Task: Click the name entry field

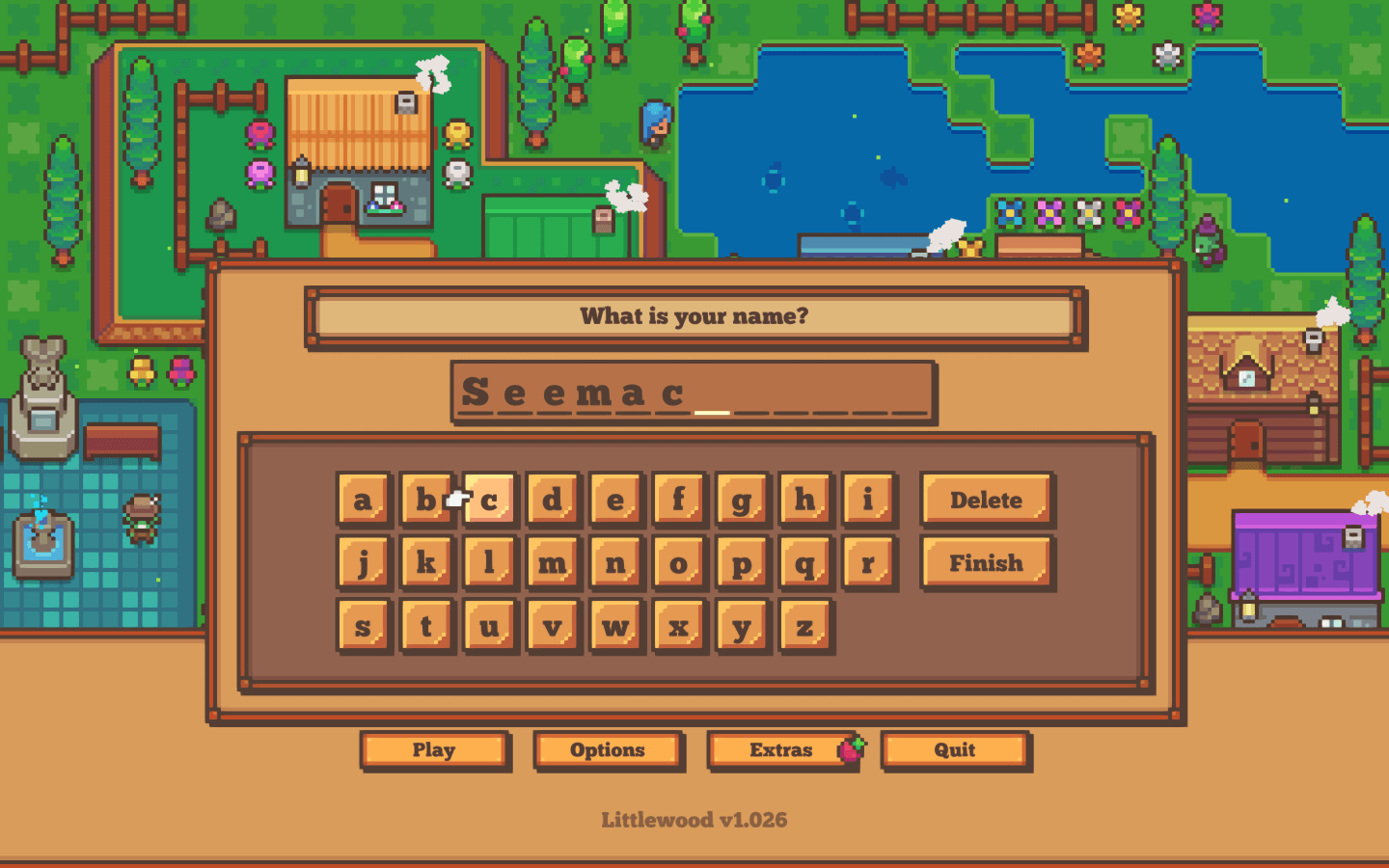Action: pos(693,393)
